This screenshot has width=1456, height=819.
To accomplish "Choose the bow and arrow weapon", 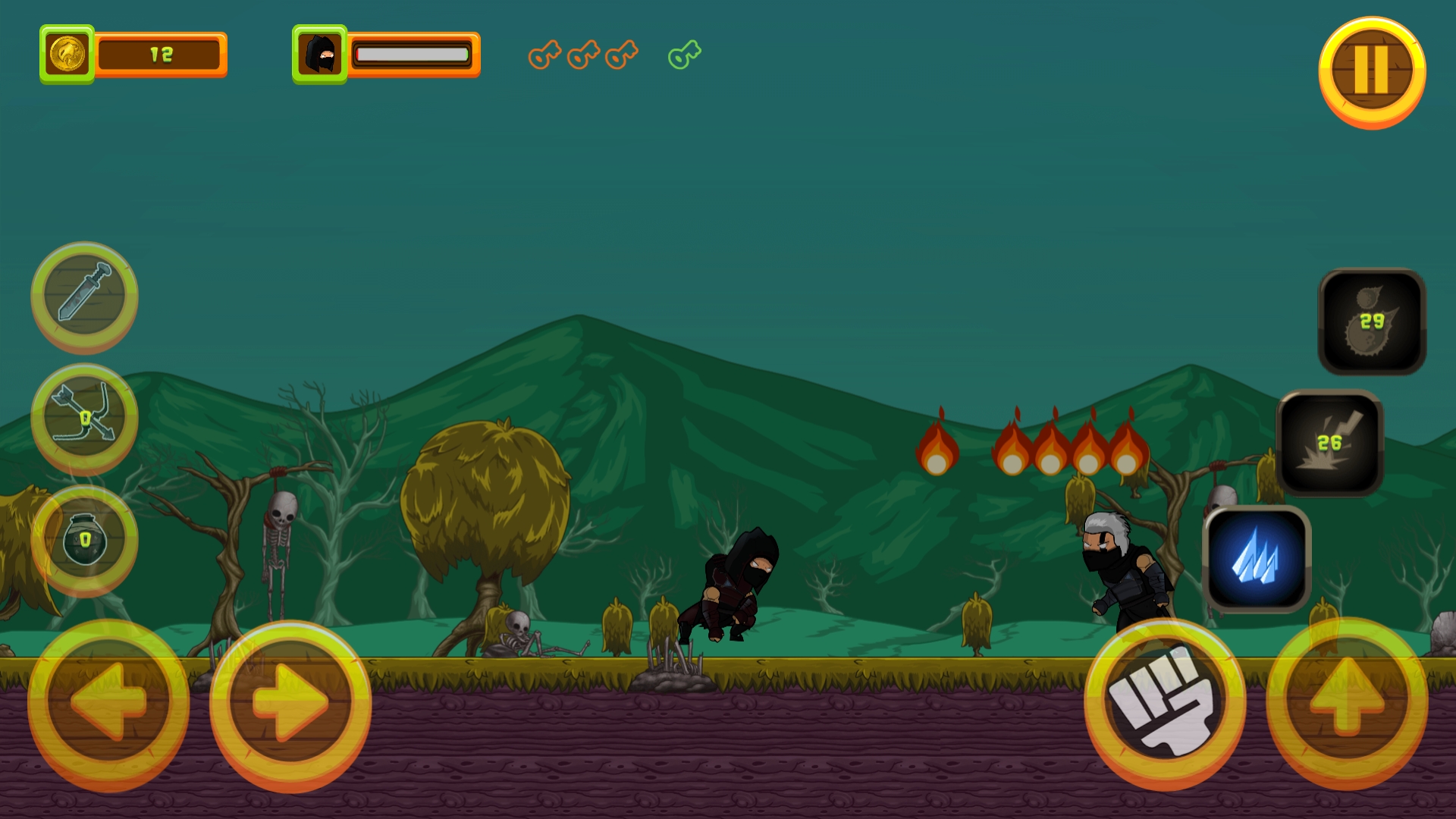I will click(x=84, y=418).
